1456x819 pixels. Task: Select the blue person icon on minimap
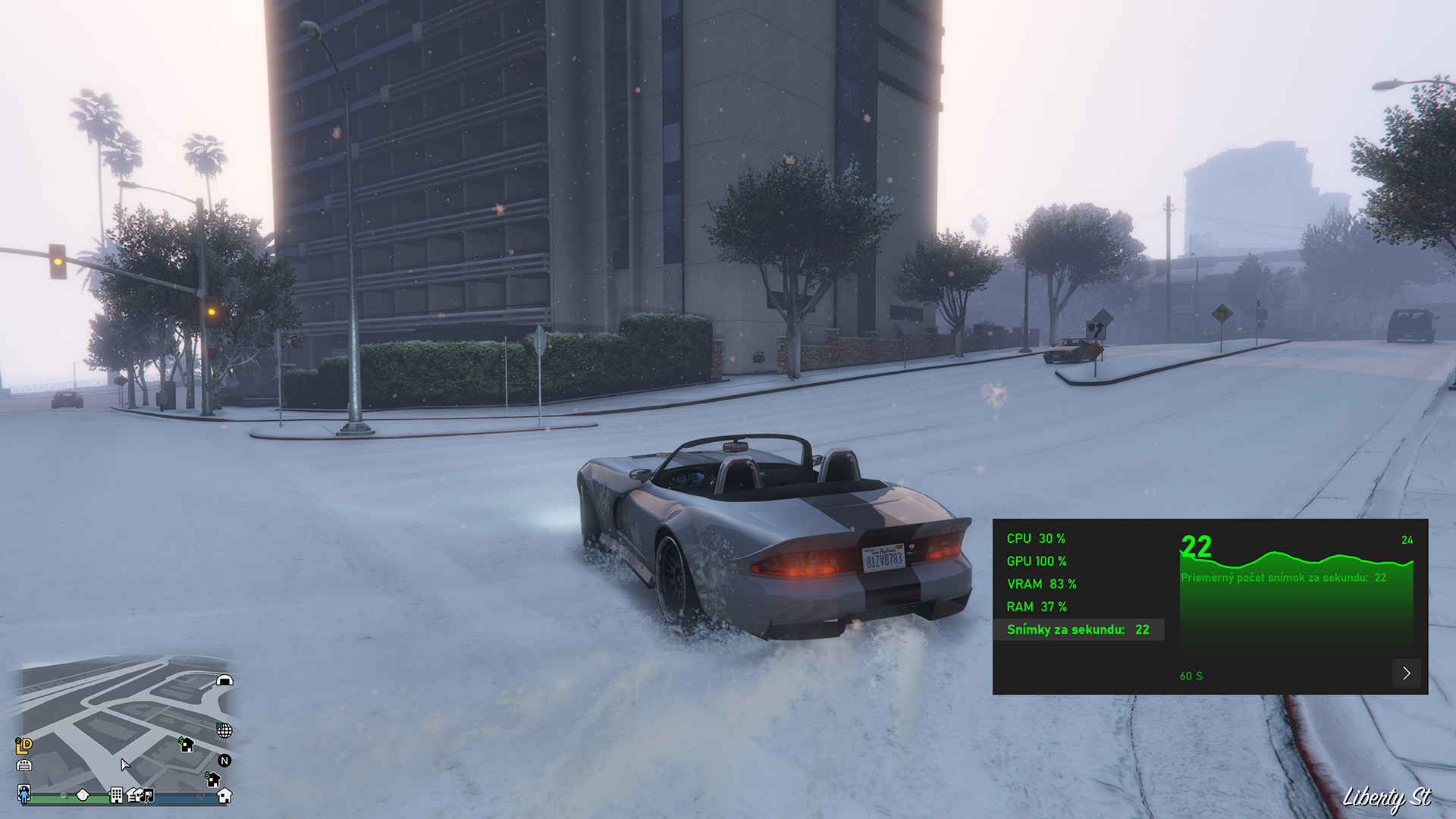tap(24, 794)
